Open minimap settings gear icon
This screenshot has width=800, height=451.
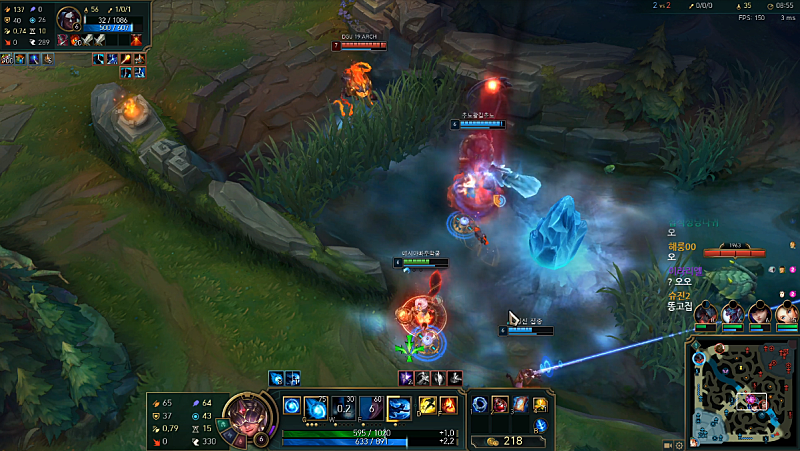681,441
